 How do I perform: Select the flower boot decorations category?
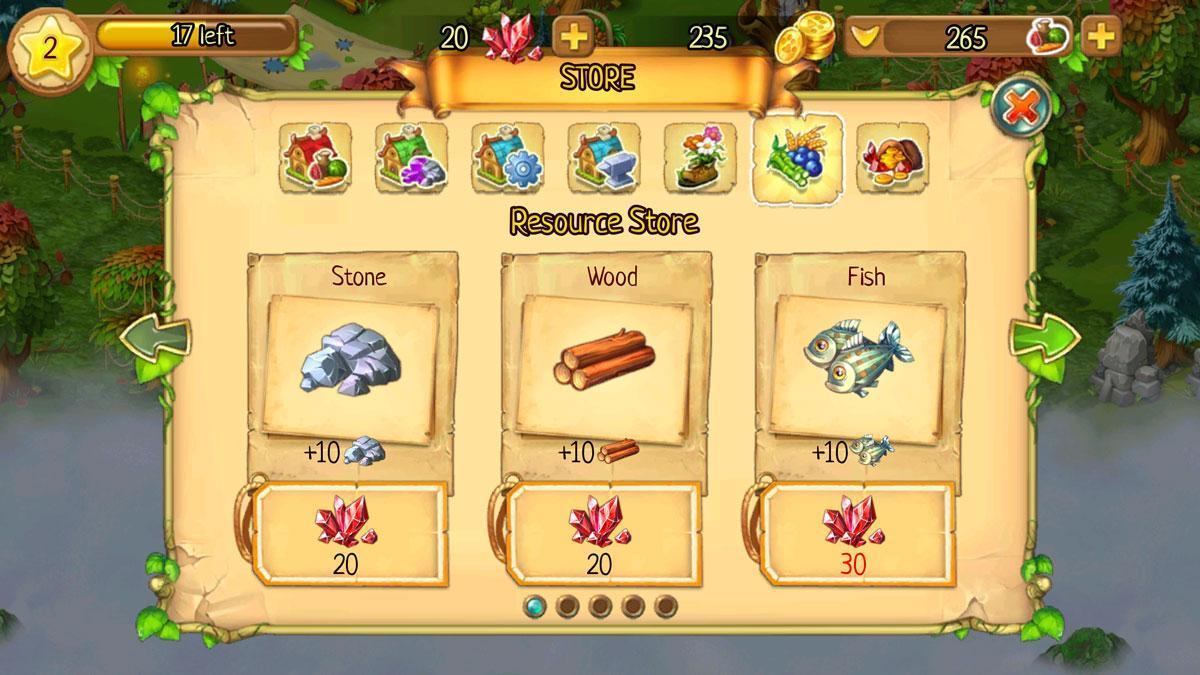click(x=699, y=158)
